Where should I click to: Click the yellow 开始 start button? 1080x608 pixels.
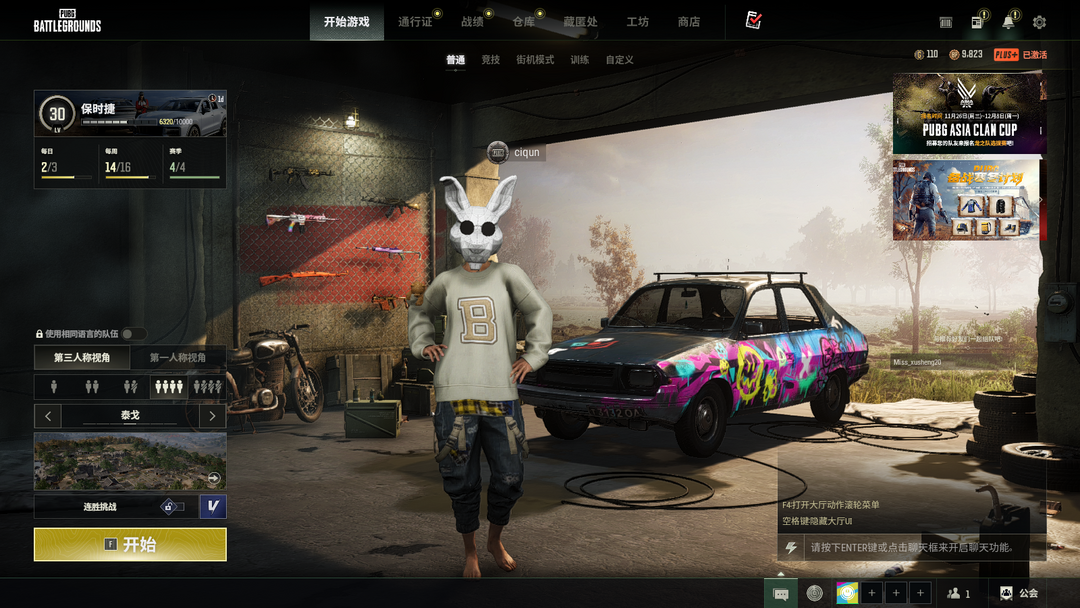click(130, 544)
